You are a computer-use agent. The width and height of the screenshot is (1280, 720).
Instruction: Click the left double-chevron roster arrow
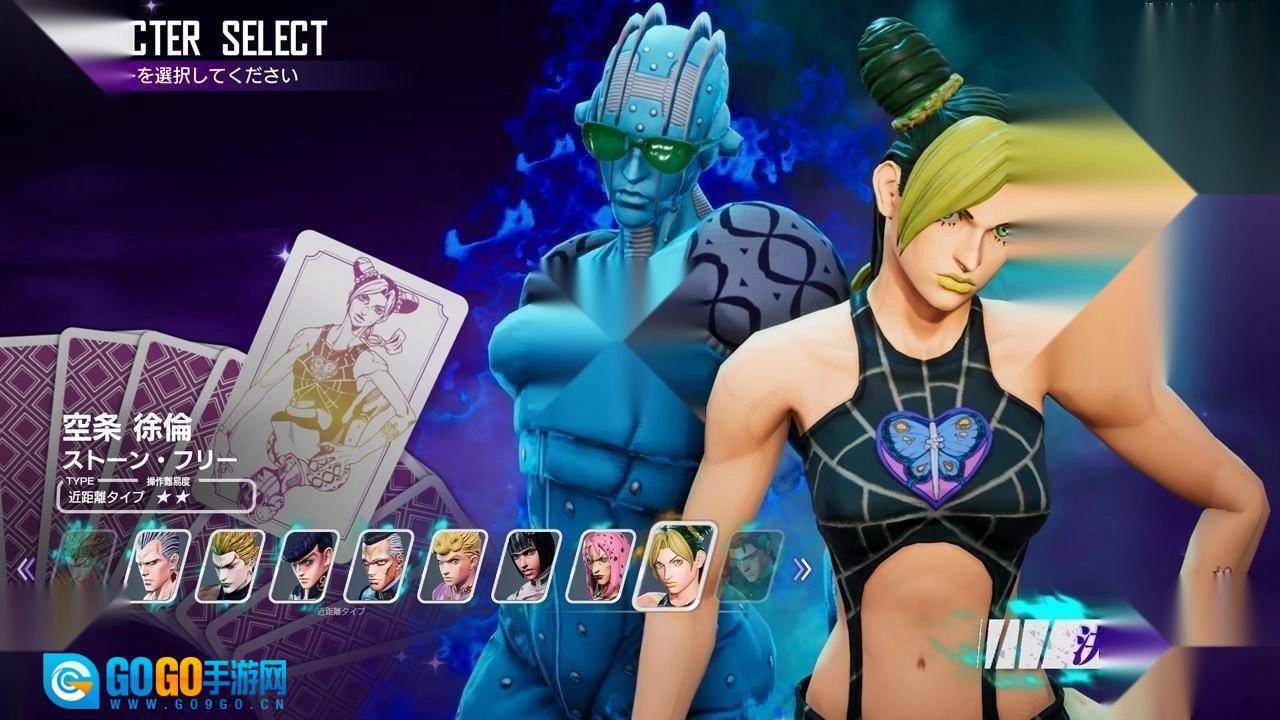click(x=27, y=569)
